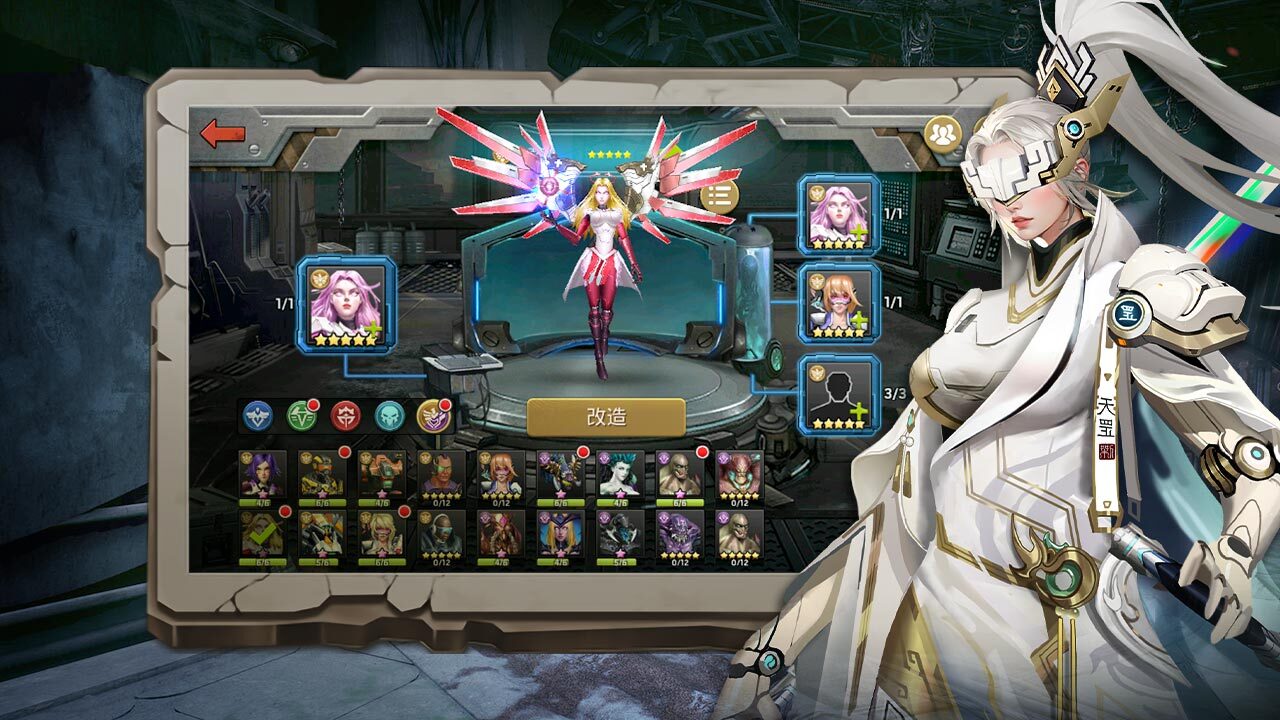Choose the teal-haired pale woman hero tile
This screenshot has height=720, width=1280.
[620, 474]
